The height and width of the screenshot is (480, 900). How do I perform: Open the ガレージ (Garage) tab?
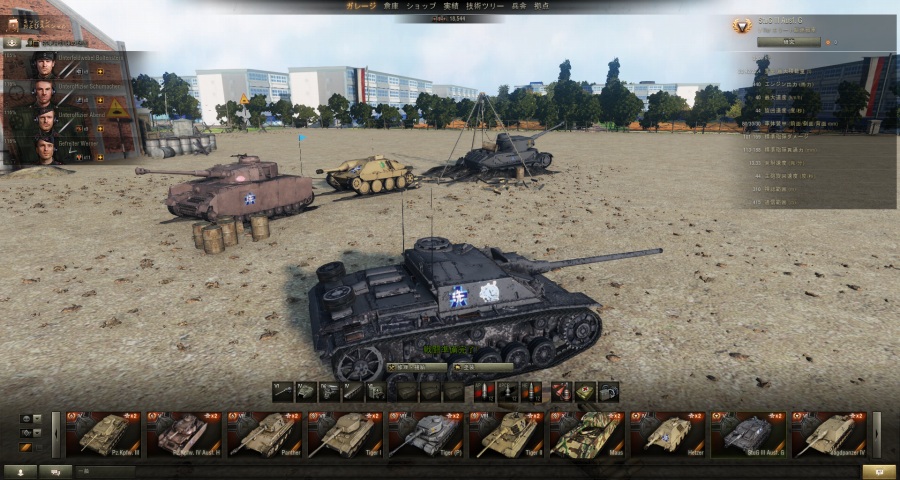tap(361, 6)
